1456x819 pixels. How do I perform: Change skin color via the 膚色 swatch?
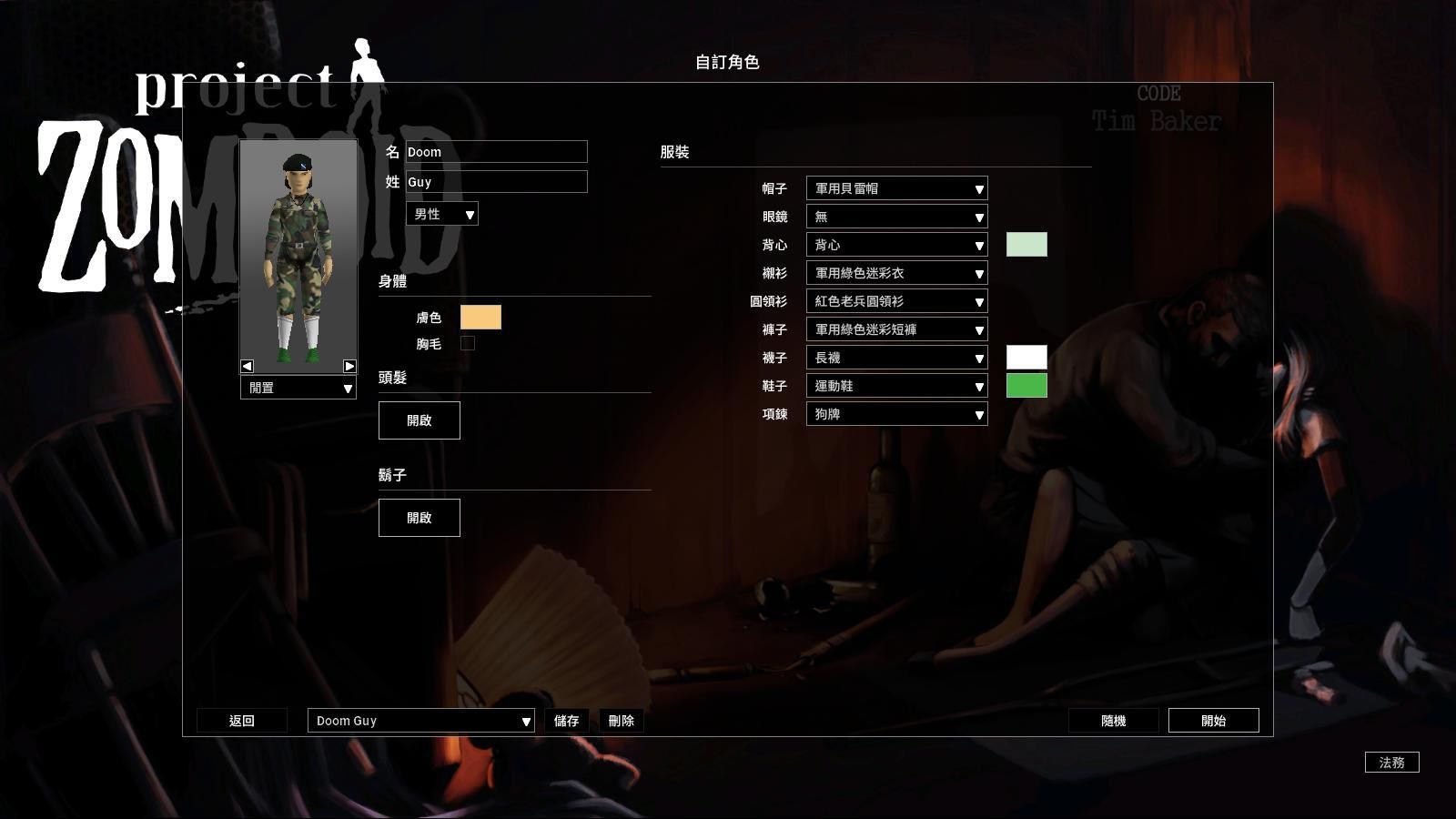[480, 318]
